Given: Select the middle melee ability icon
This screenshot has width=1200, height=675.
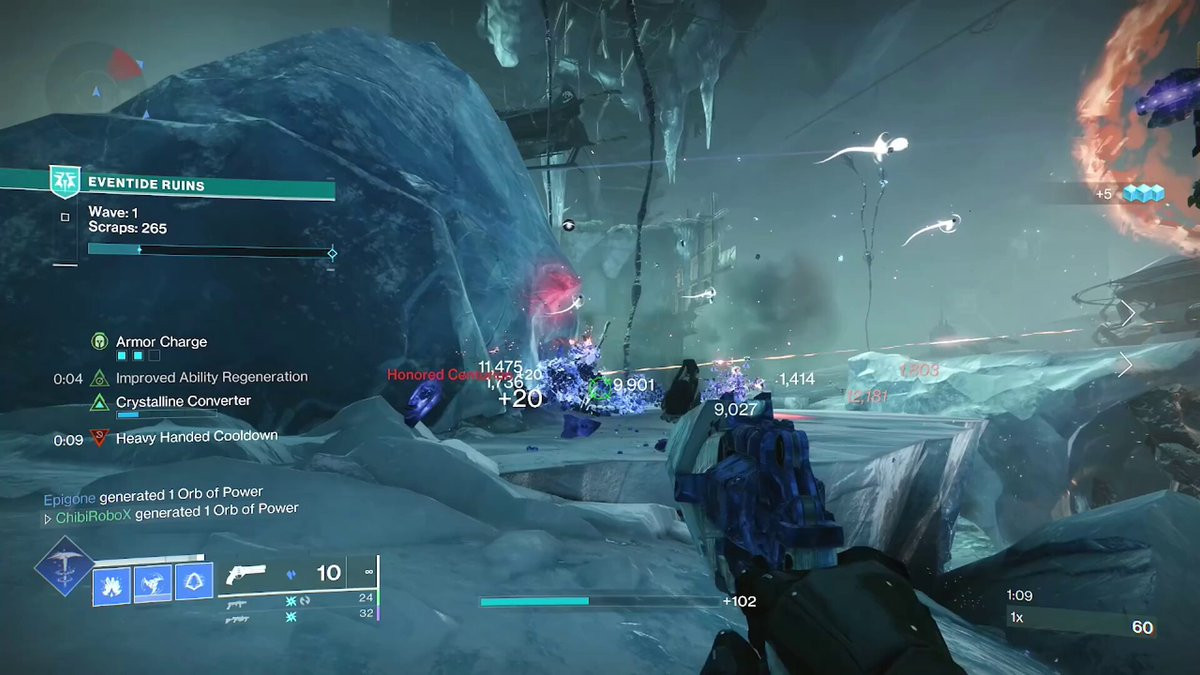Looking at the screenshot, I should pyautogui.click(x=153, y=582).
